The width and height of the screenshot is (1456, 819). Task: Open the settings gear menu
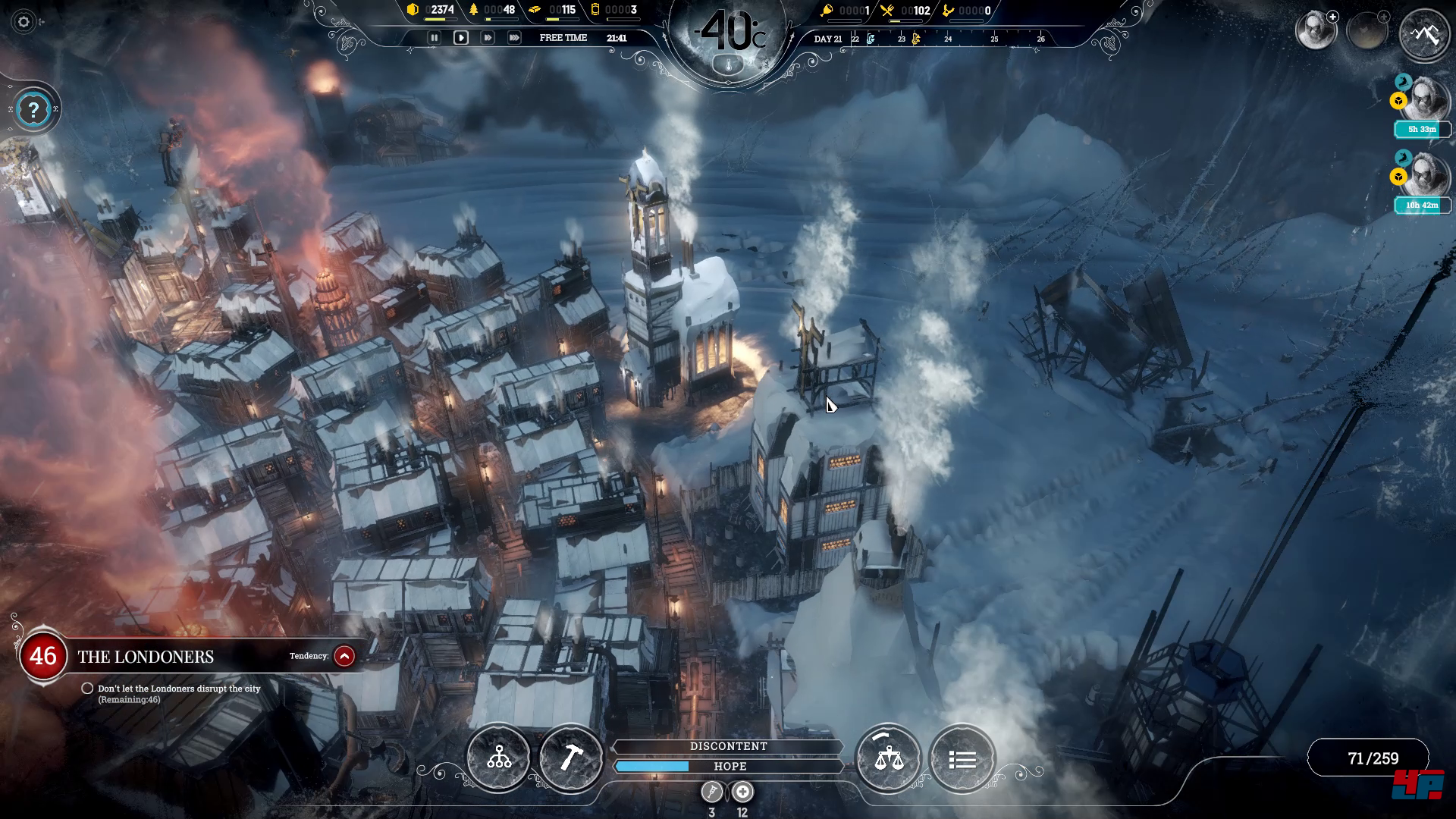(x=24, y=22)
